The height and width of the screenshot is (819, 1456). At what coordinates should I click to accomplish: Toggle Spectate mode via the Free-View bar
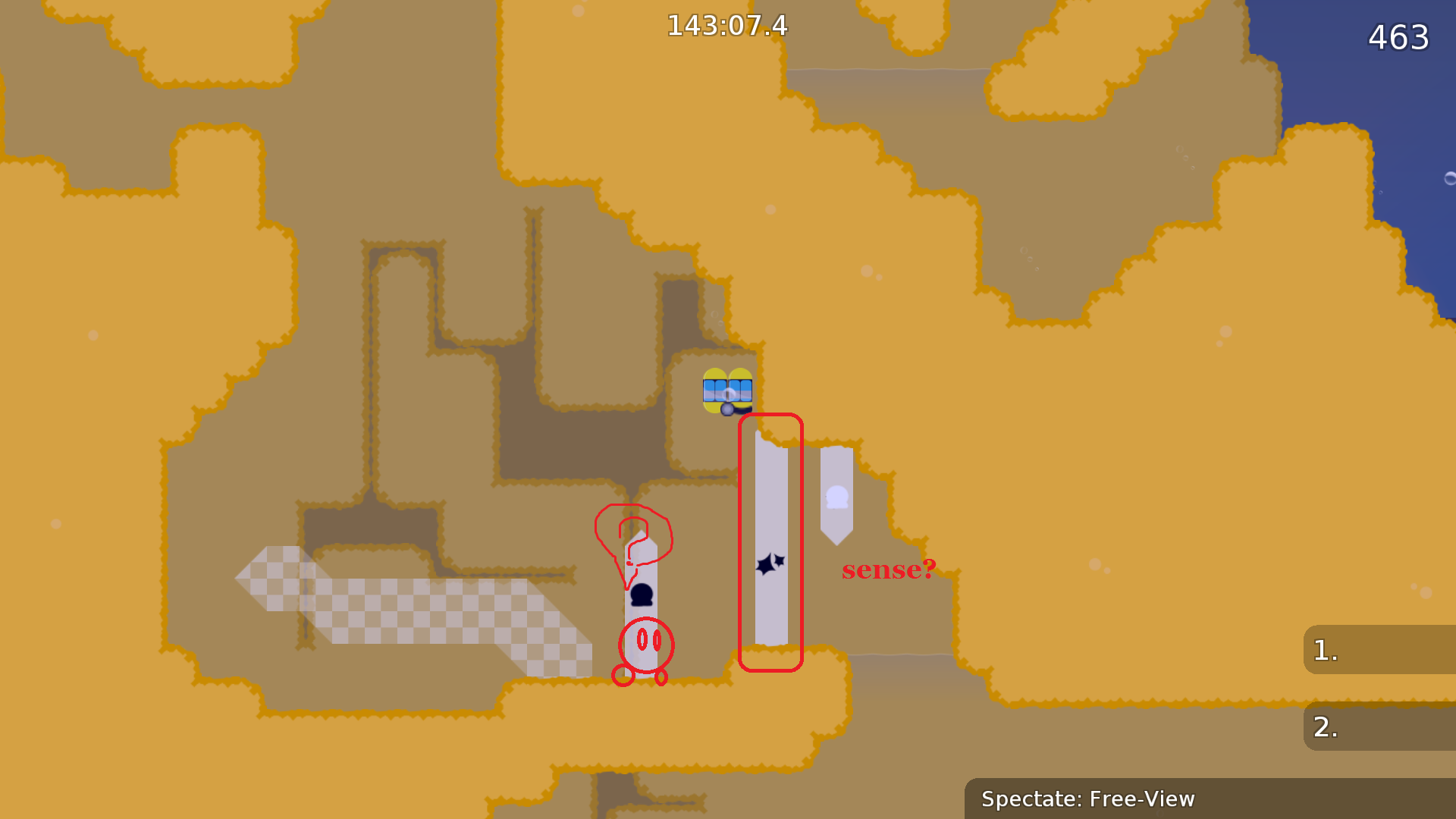coord(1087,799)
